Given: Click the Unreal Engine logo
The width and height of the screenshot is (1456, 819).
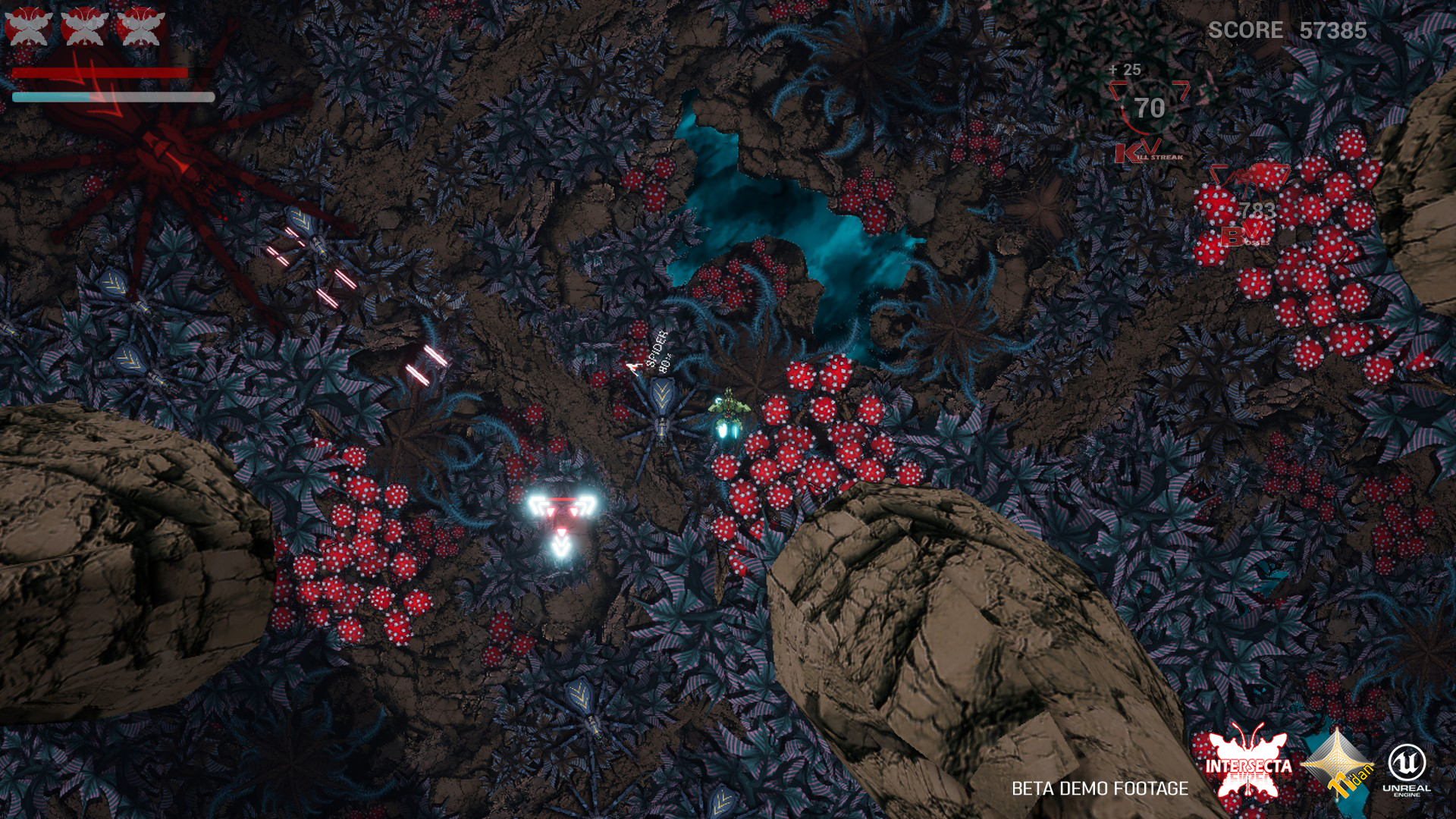Looking at the screenshot, I should click(x=1407, y=768).
